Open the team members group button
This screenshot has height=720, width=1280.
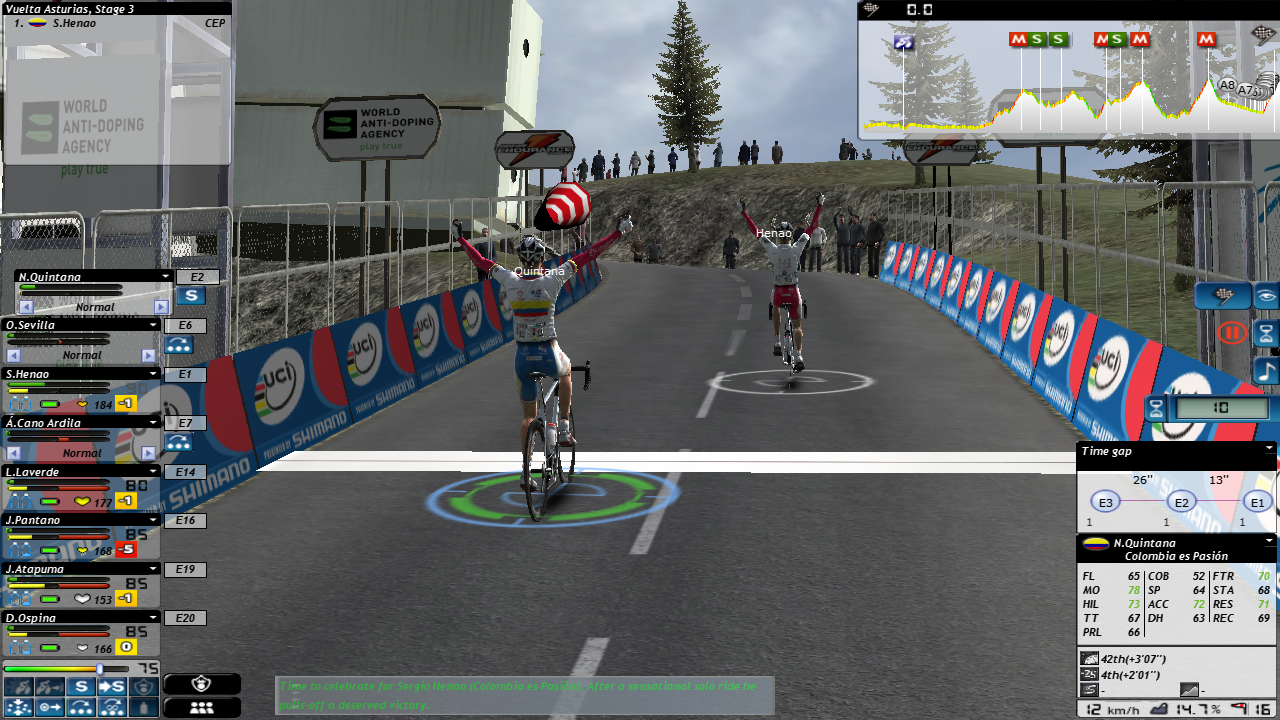coord(201,707)
